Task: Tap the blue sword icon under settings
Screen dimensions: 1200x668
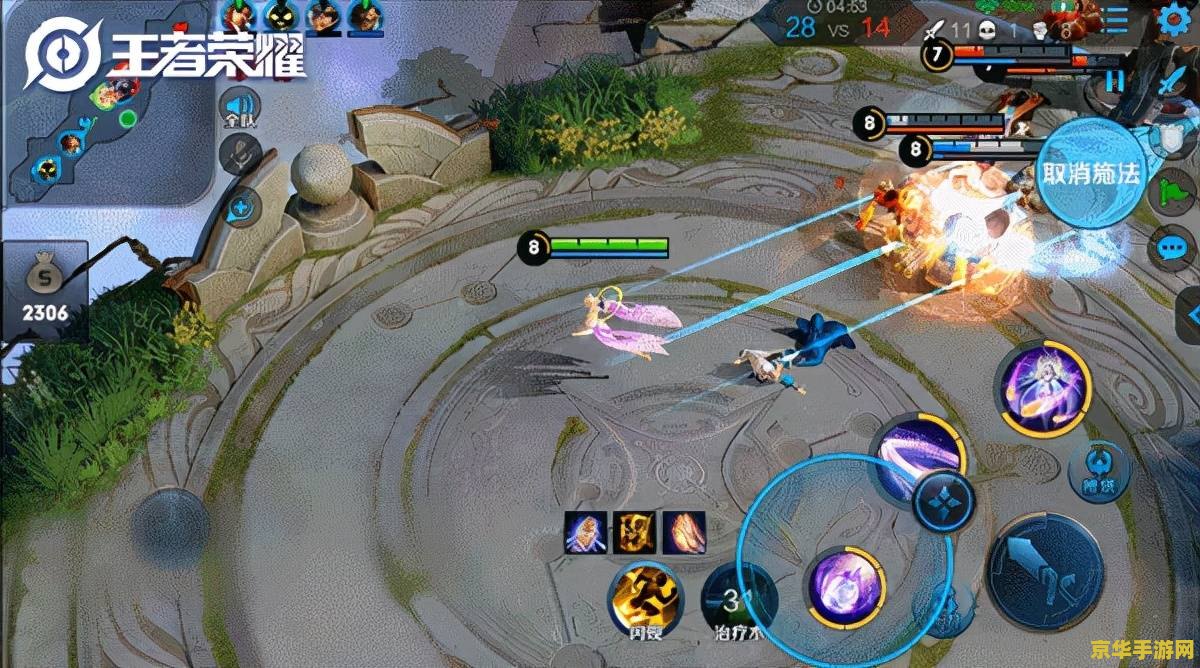Action: pos(1172,82)
